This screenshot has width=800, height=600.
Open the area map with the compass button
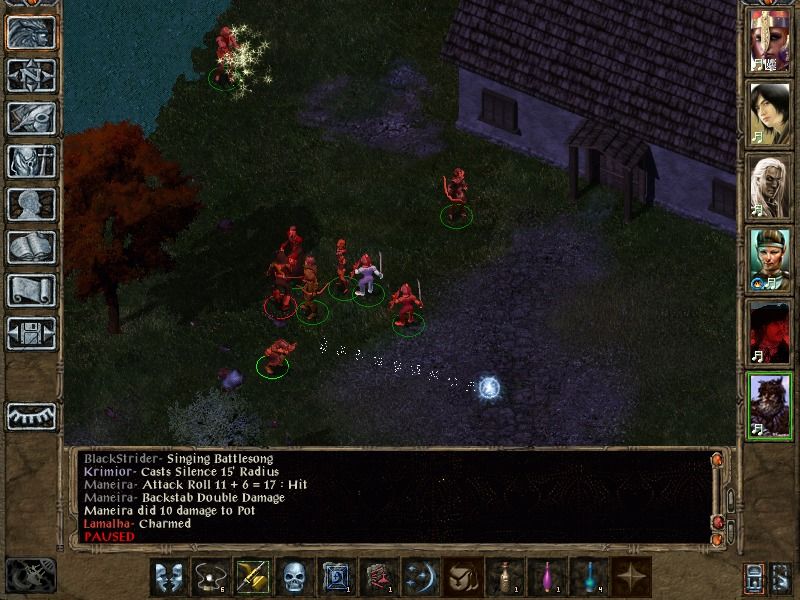tap(31, 75)
